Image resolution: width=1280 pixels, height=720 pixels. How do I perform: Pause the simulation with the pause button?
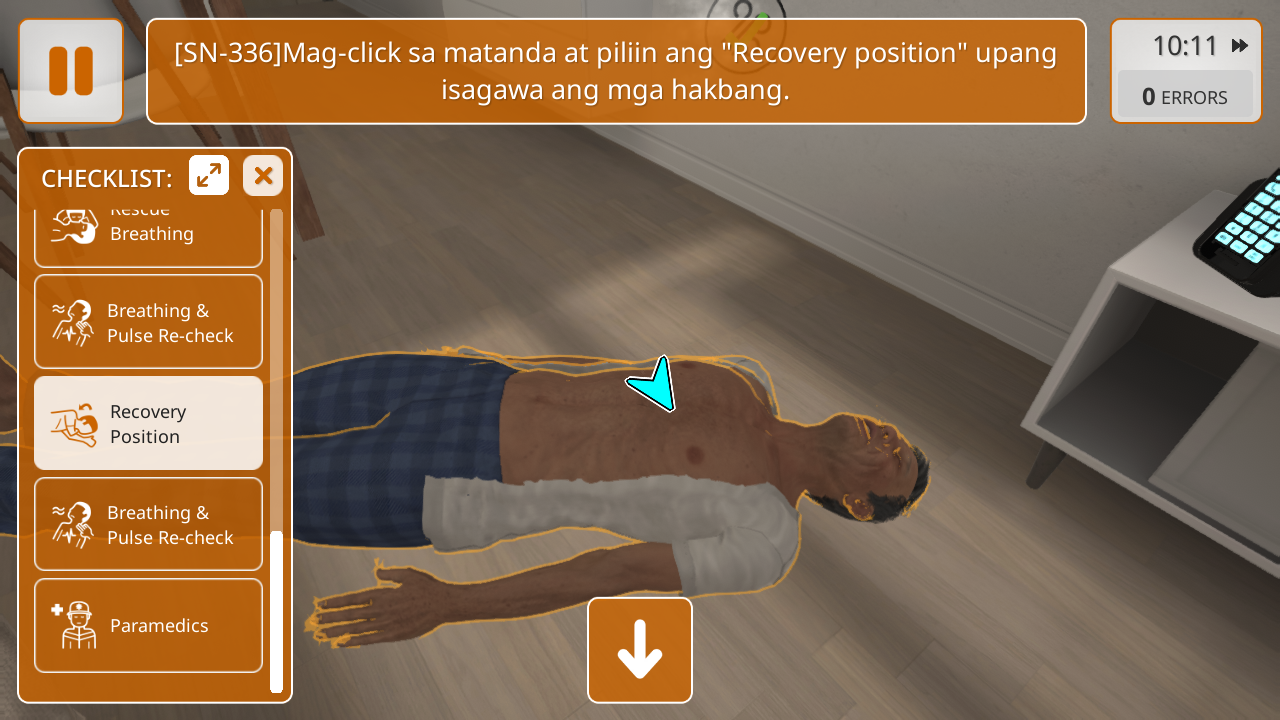71,71
